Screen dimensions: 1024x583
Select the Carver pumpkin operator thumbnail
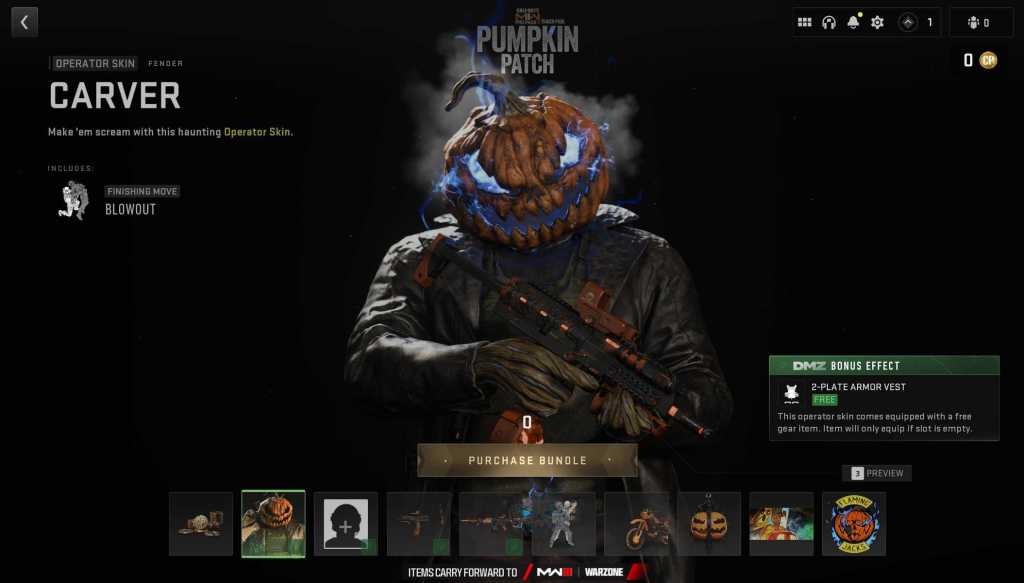coord(273,523)
